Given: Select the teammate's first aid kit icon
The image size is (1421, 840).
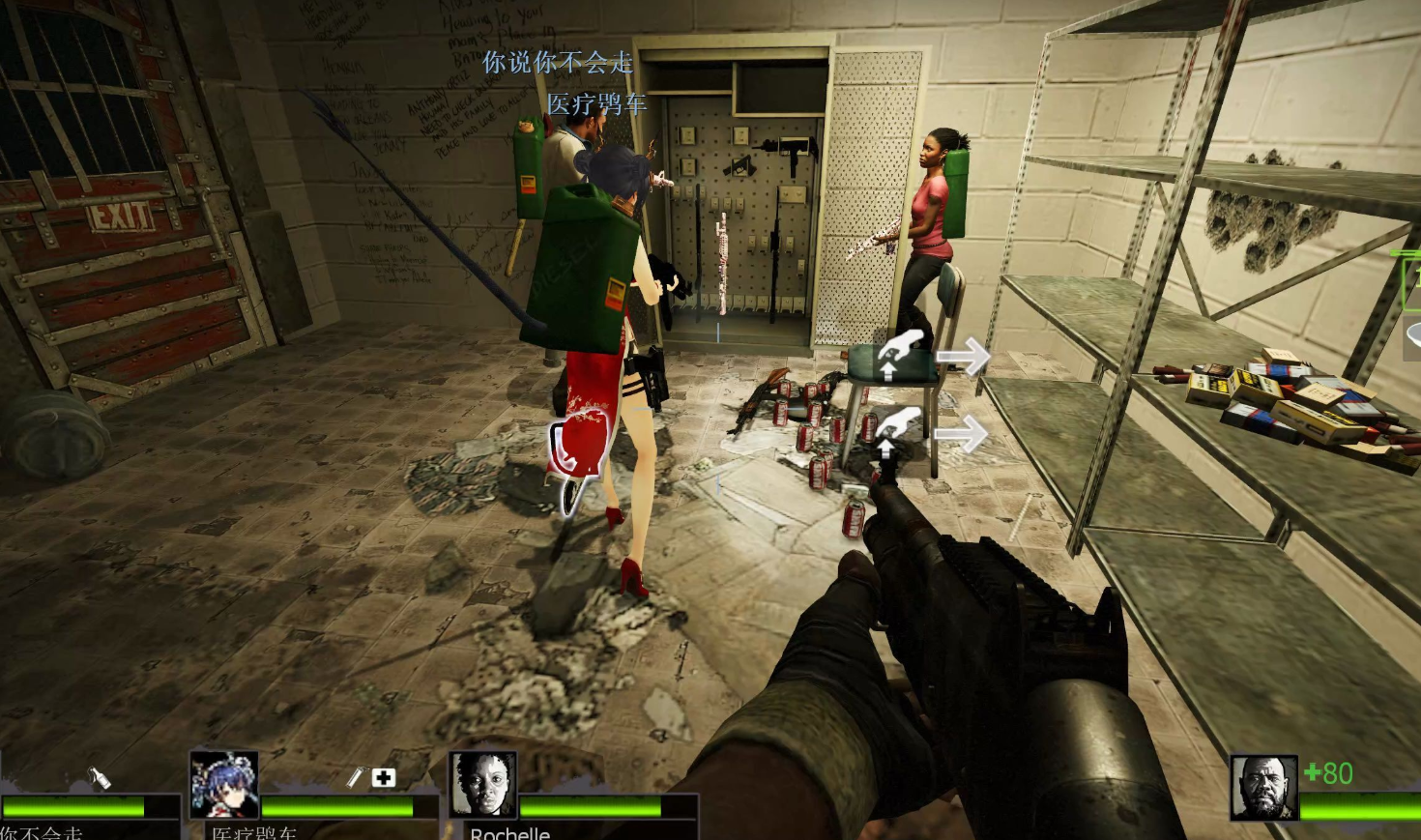Looking at the screenshot, I should tap(384, 777).
